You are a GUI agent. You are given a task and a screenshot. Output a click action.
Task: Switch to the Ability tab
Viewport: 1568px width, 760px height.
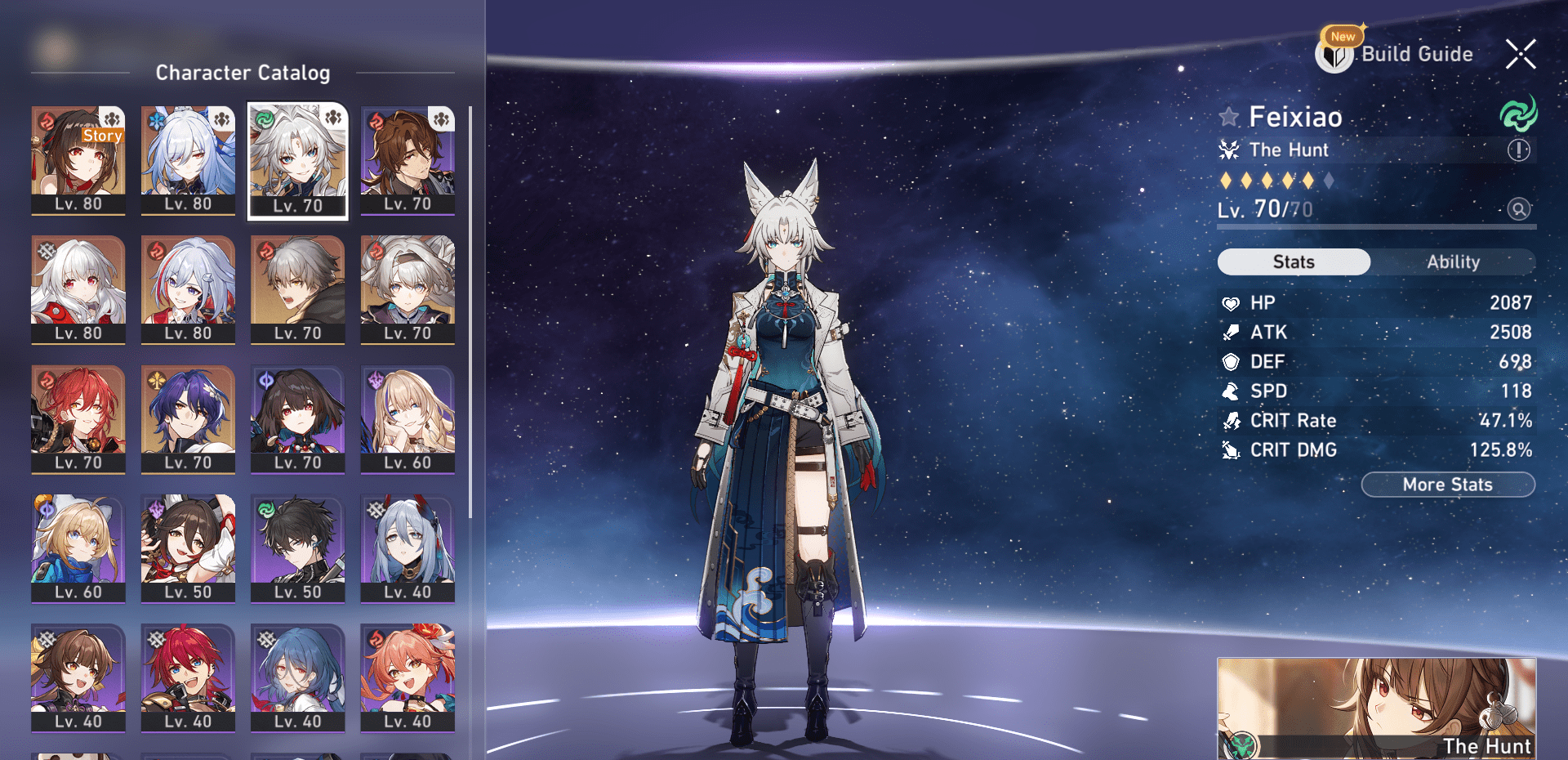1454,262
